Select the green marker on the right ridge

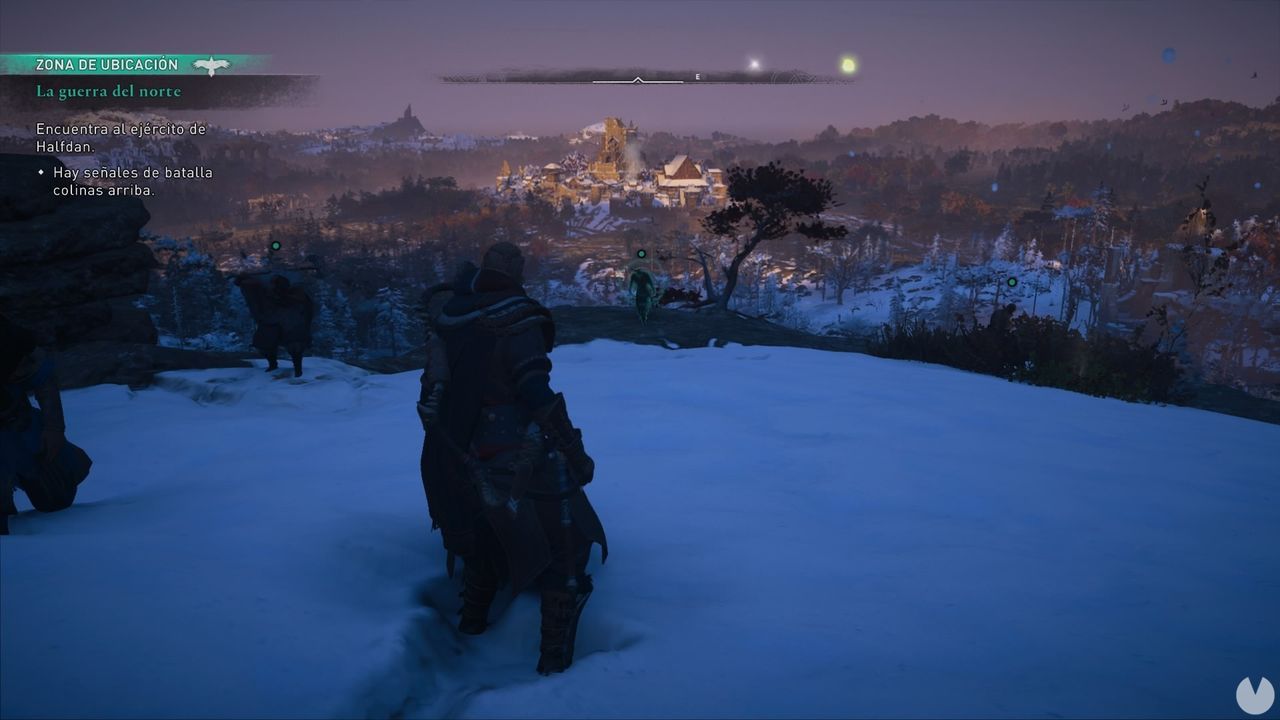point(1013,282)
